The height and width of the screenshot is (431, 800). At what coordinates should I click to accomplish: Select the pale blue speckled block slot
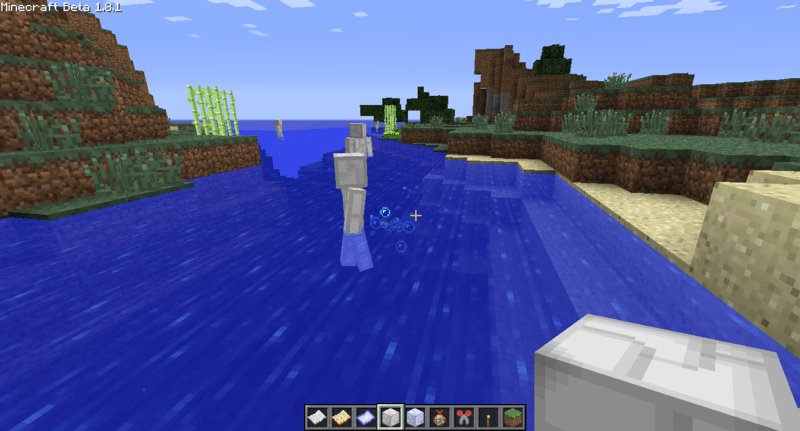tap(414, 418)
